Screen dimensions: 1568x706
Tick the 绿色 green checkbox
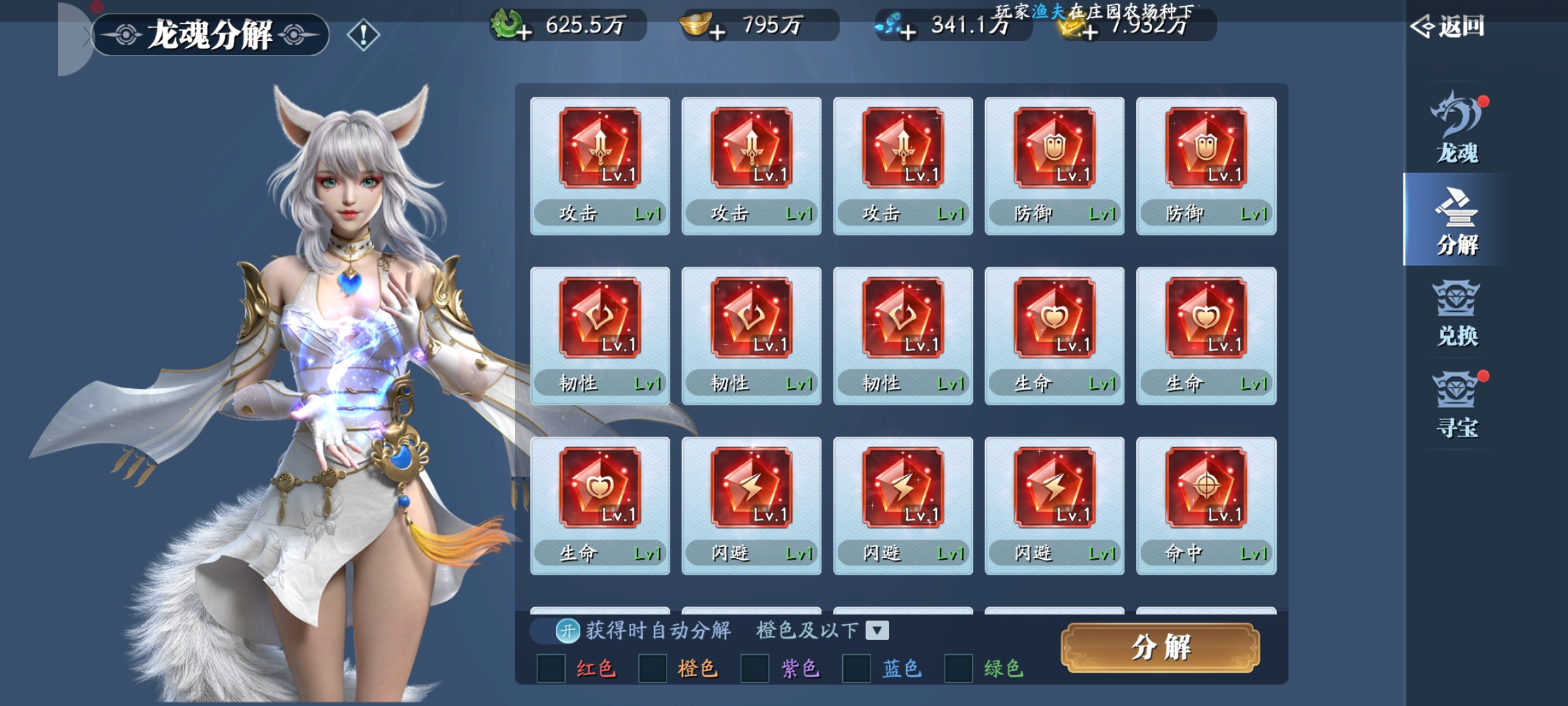tap(958, 669)
